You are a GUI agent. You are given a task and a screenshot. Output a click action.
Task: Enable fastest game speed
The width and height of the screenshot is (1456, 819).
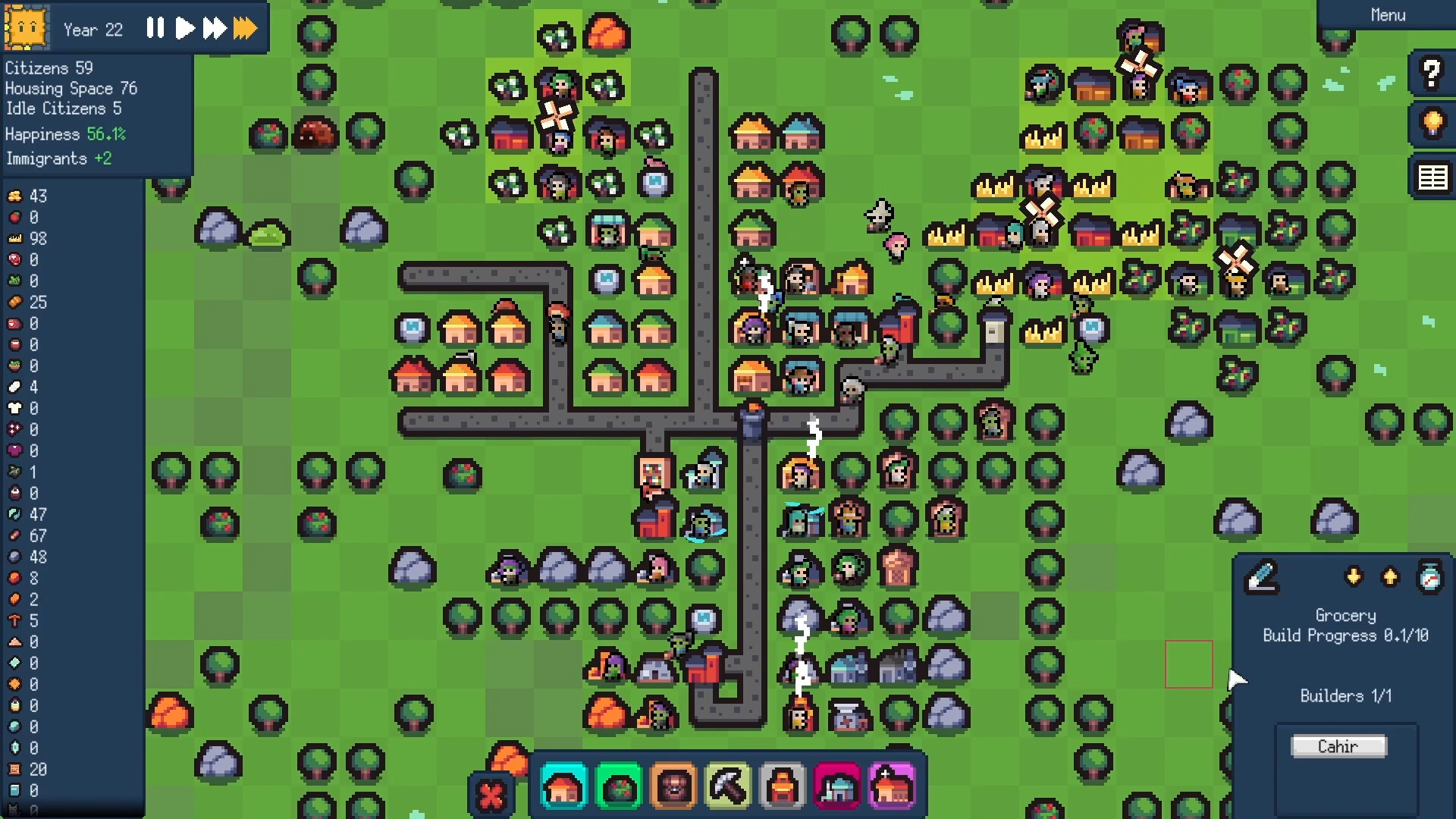click(x=244, y=29)
